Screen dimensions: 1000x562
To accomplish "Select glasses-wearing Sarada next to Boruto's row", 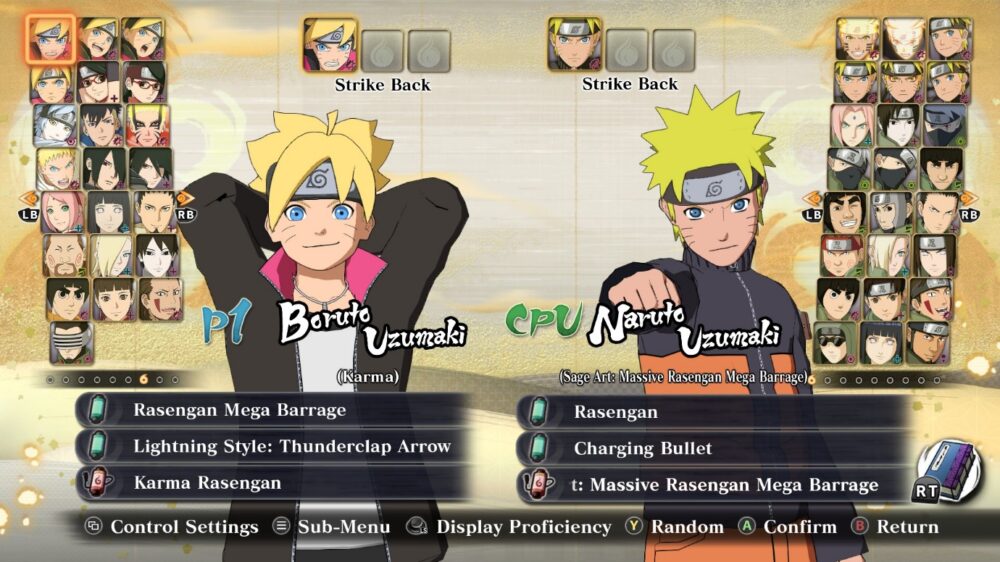I will (143, 82).
